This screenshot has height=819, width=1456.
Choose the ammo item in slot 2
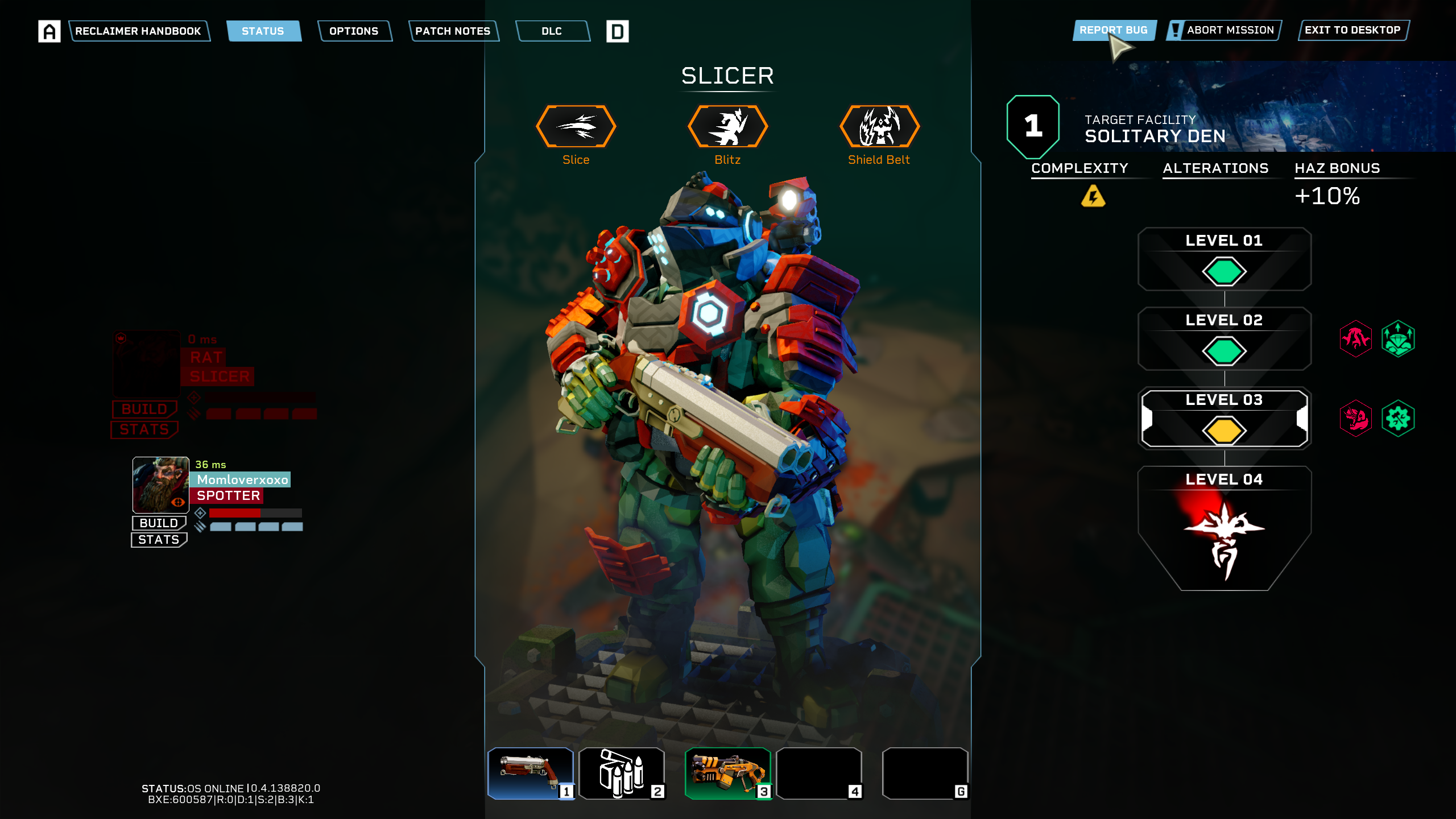tap(621, 773)
